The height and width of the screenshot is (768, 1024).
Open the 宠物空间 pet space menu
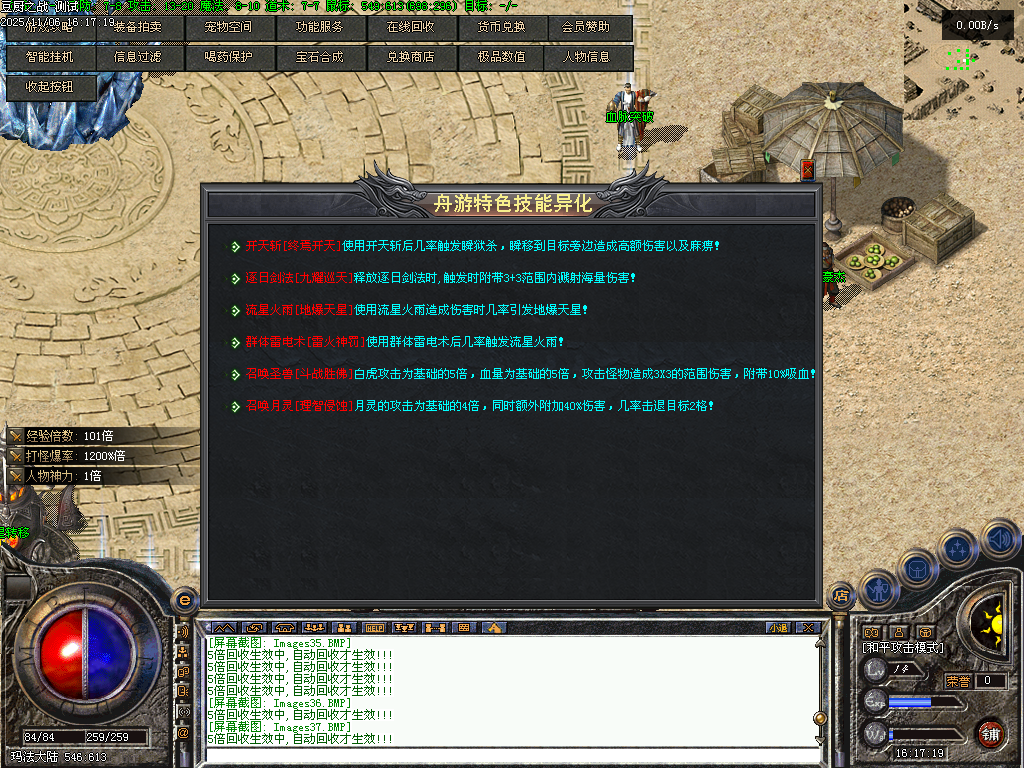[x=228, y=28]
